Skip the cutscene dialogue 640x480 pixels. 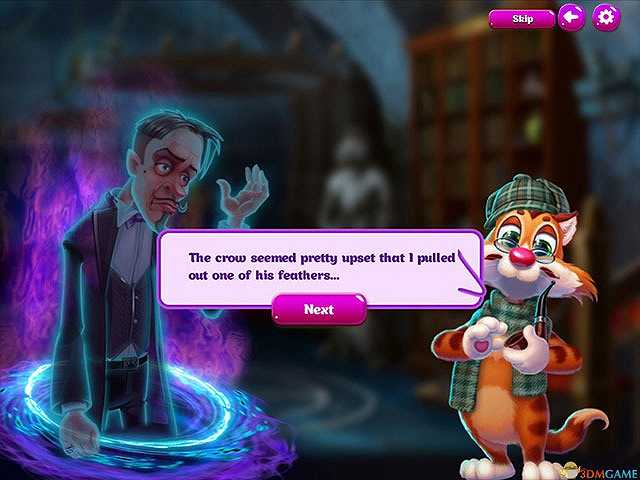tap(522, 18)
